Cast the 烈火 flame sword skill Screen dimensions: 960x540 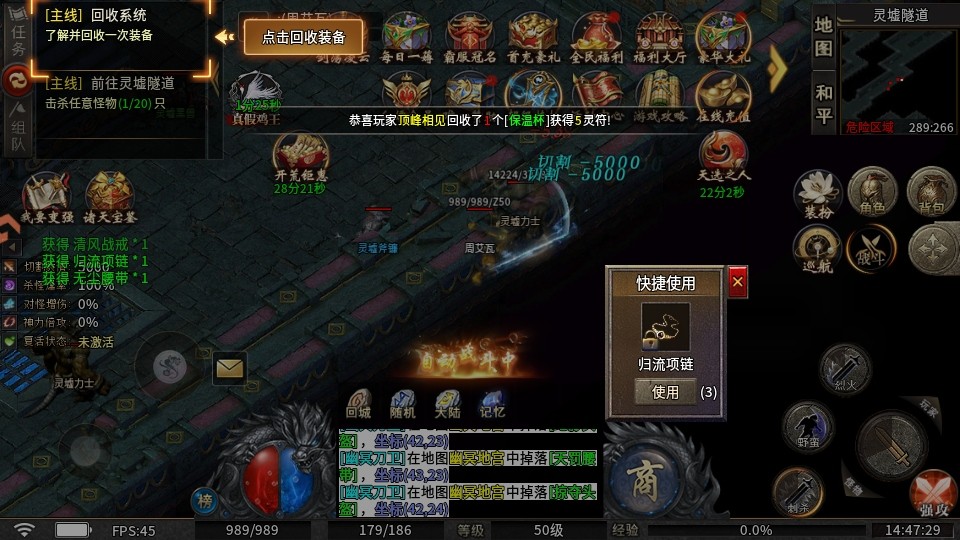click(845, 368)
